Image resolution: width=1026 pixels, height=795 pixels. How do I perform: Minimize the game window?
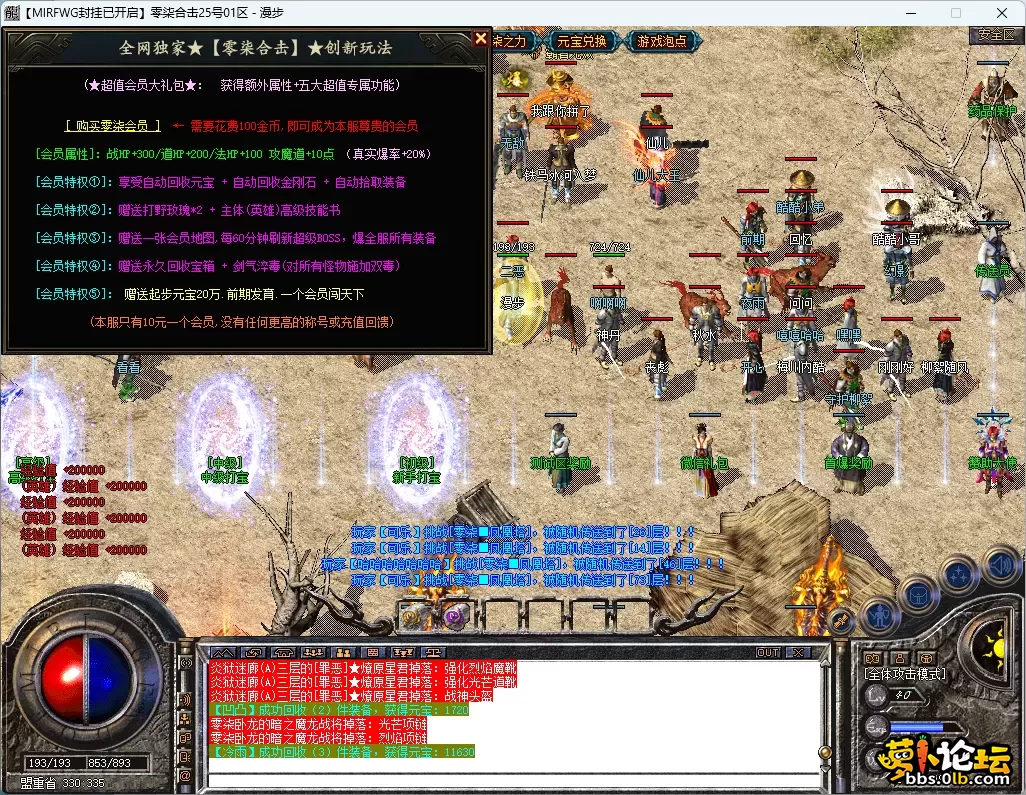point(909,13)
